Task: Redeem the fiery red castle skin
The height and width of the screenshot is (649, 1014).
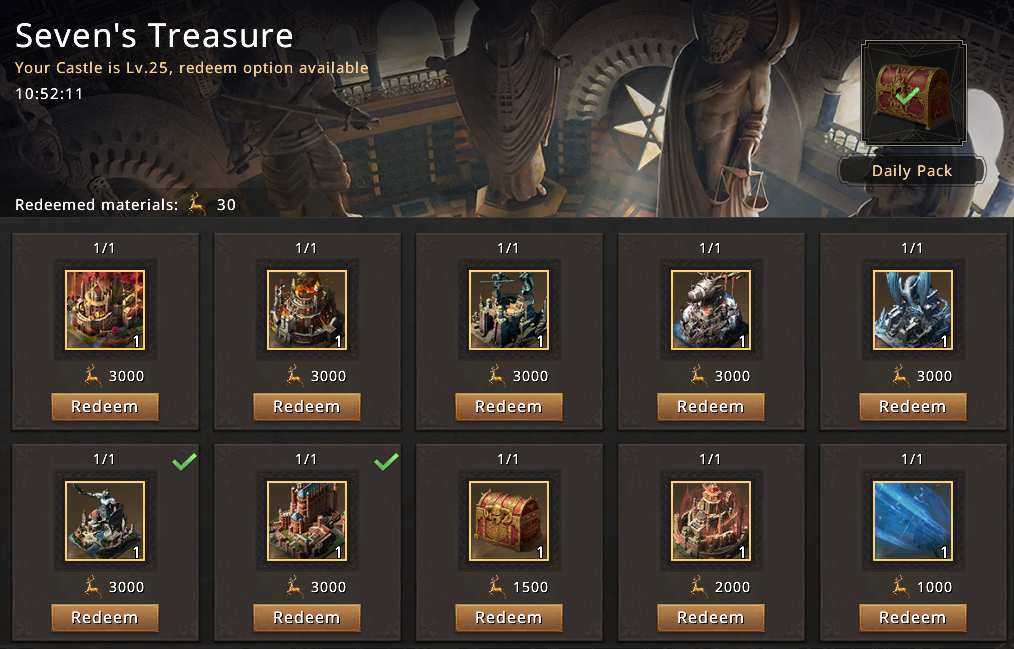Action: click(105, 407)
